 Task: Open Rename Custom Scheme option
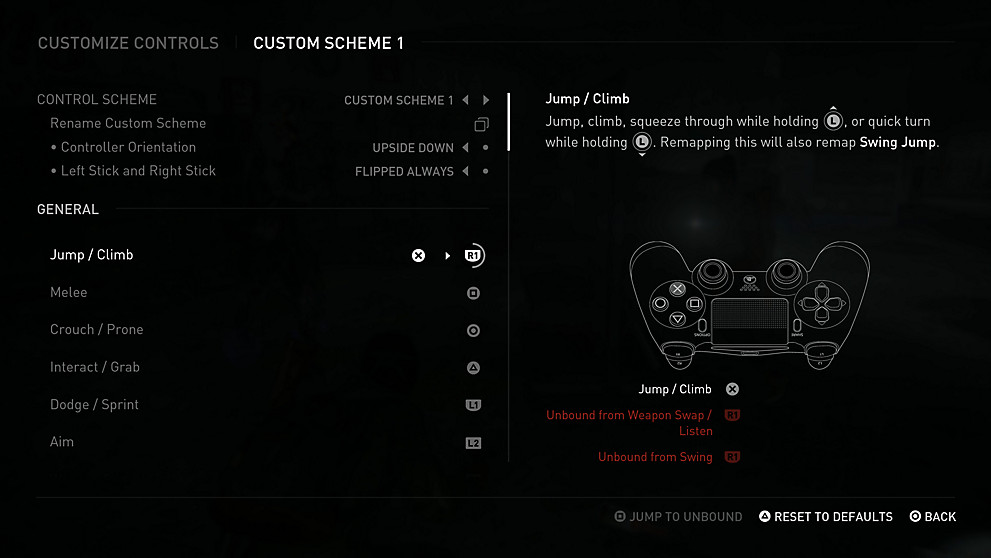128,124
